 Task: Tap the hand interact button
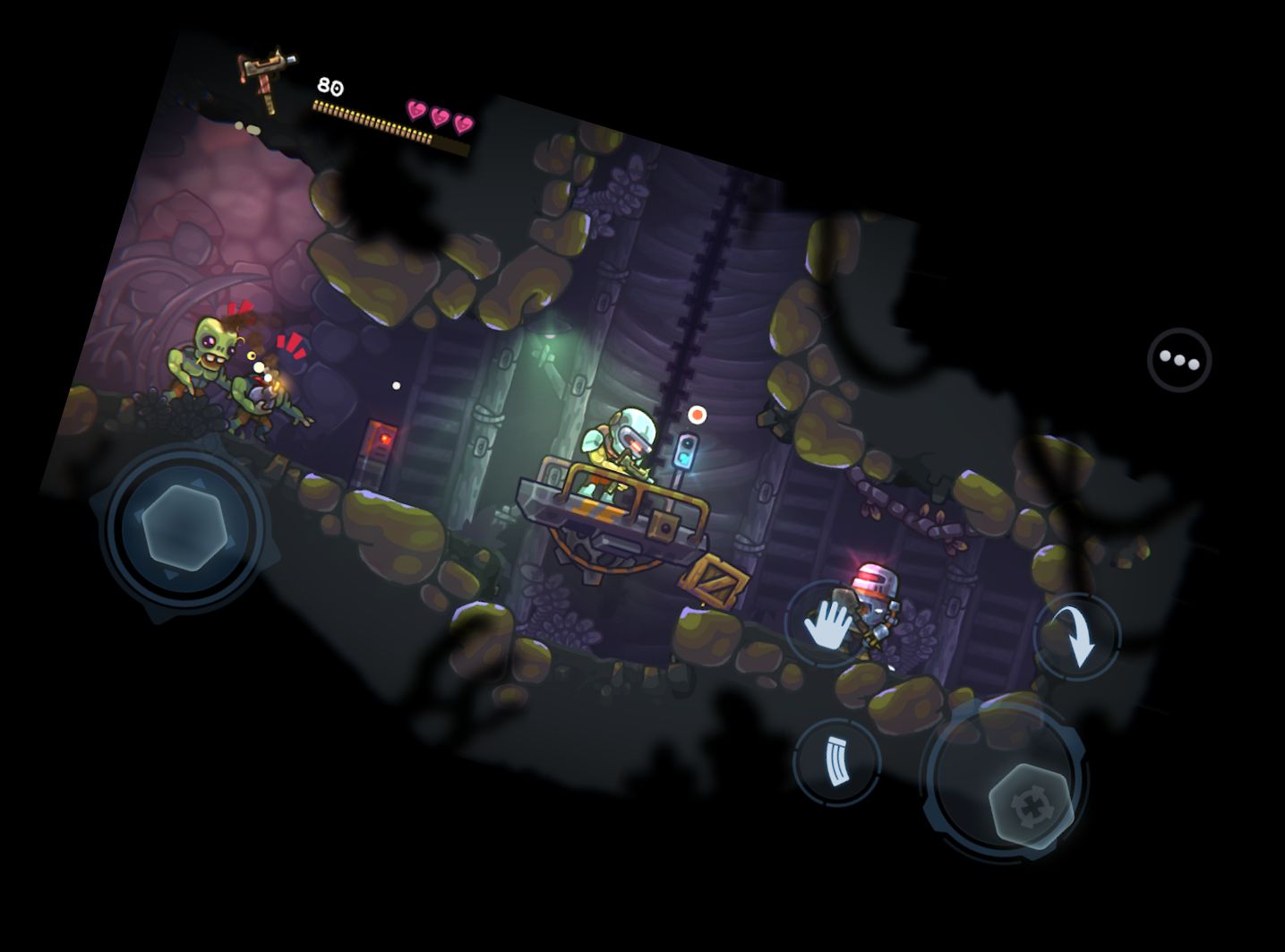click(827, 622)
